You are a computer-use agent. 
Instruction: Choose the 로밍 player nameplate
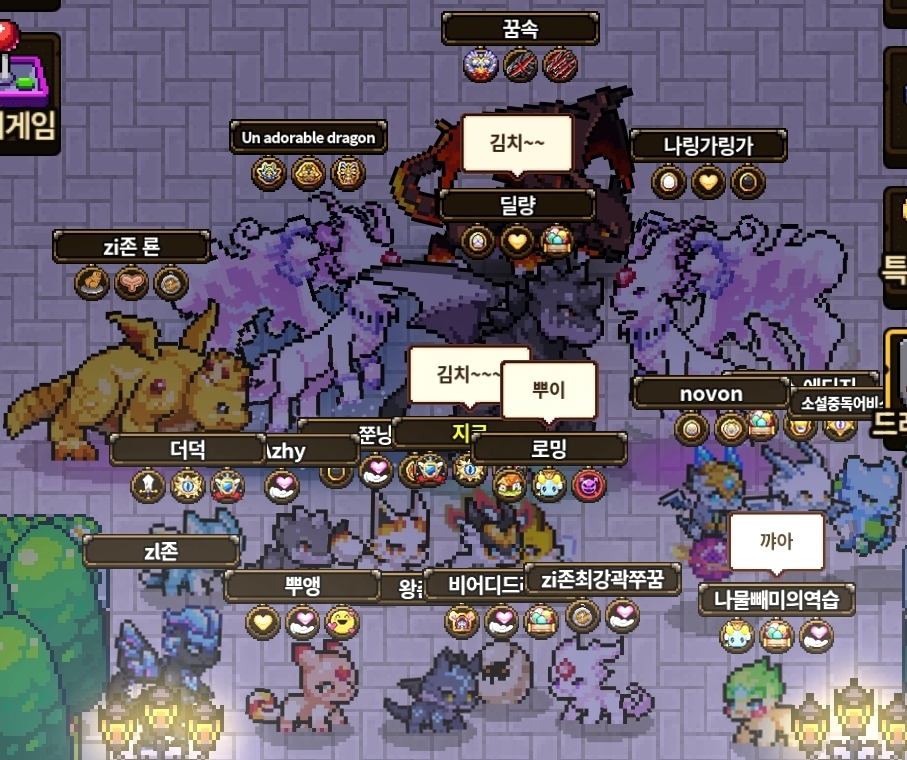pos(548,449)
